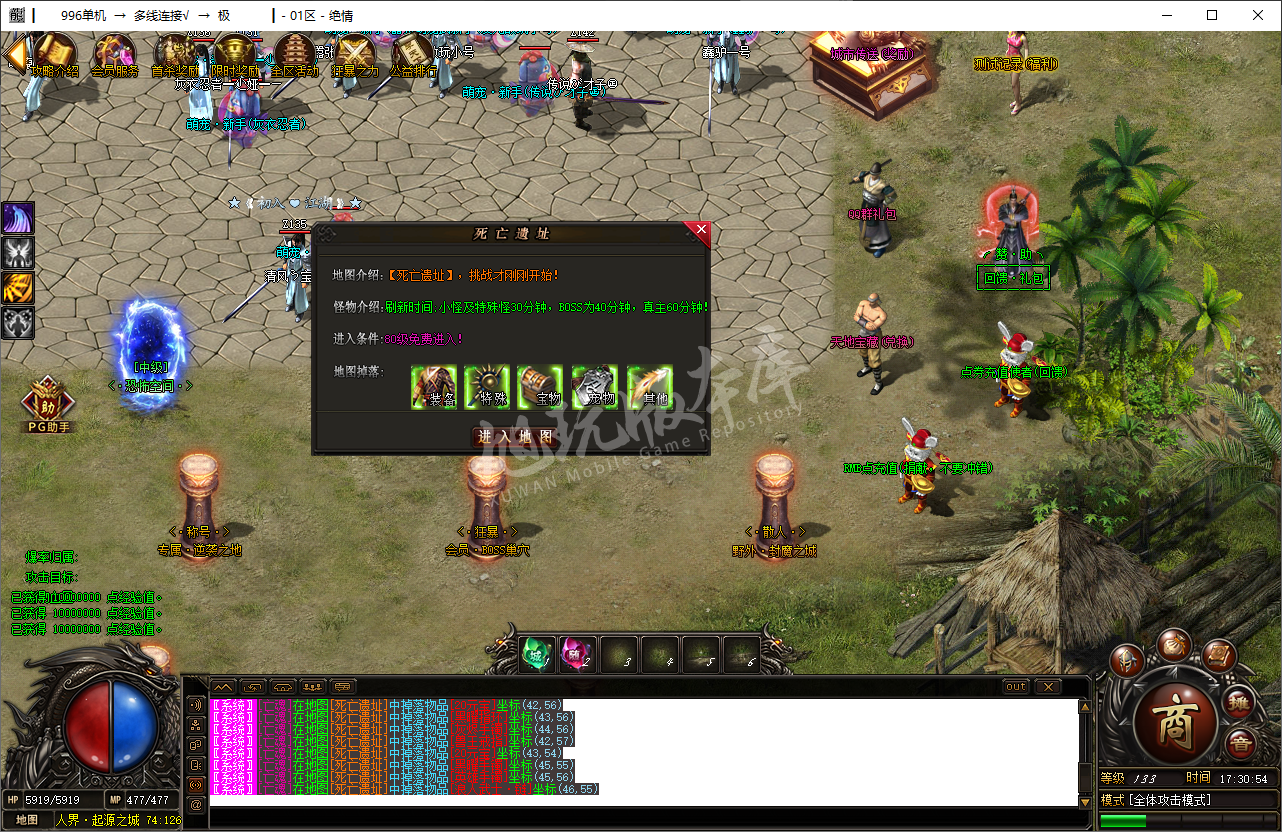Open the 限时奖励 timed rewards
1282x832 pixels.
pos(235,53)
